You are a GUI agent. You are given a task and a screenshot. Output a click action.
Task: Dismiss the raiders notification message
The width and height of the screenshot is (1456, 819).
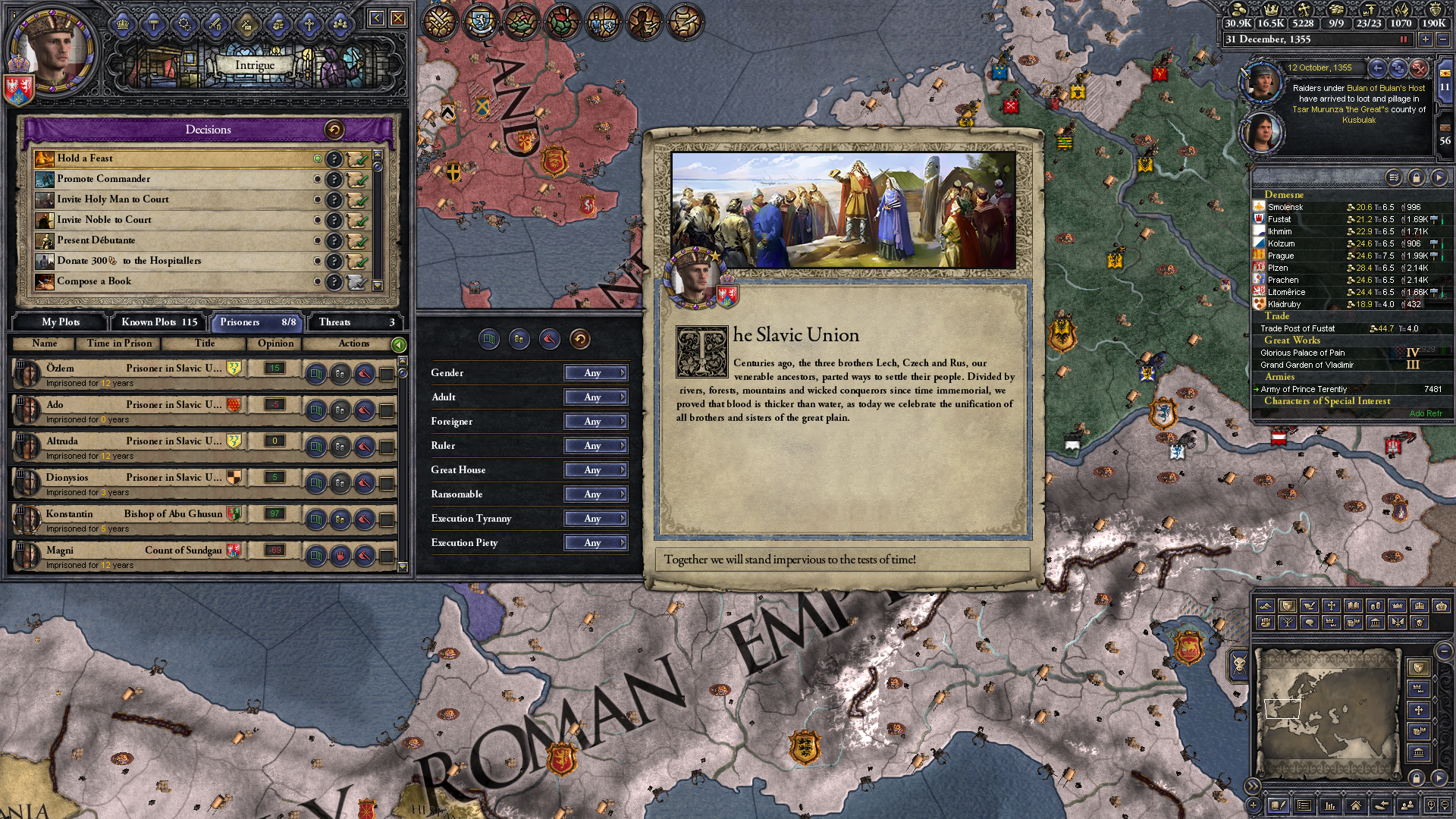click(x=1419, y=68)
